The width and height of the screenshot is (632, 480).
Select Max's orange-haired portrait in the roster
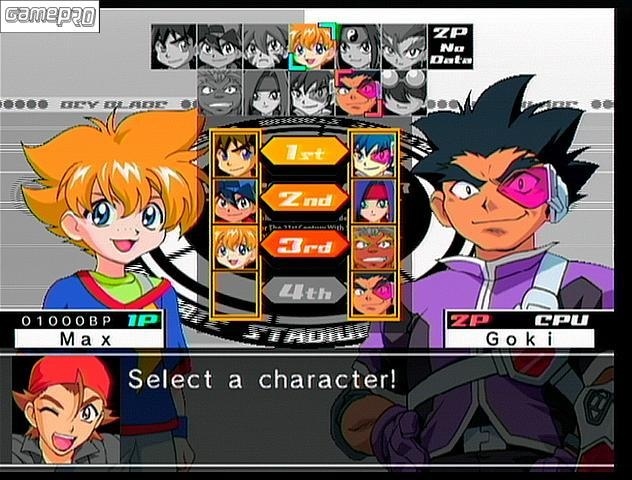click(x=311, y=46)
